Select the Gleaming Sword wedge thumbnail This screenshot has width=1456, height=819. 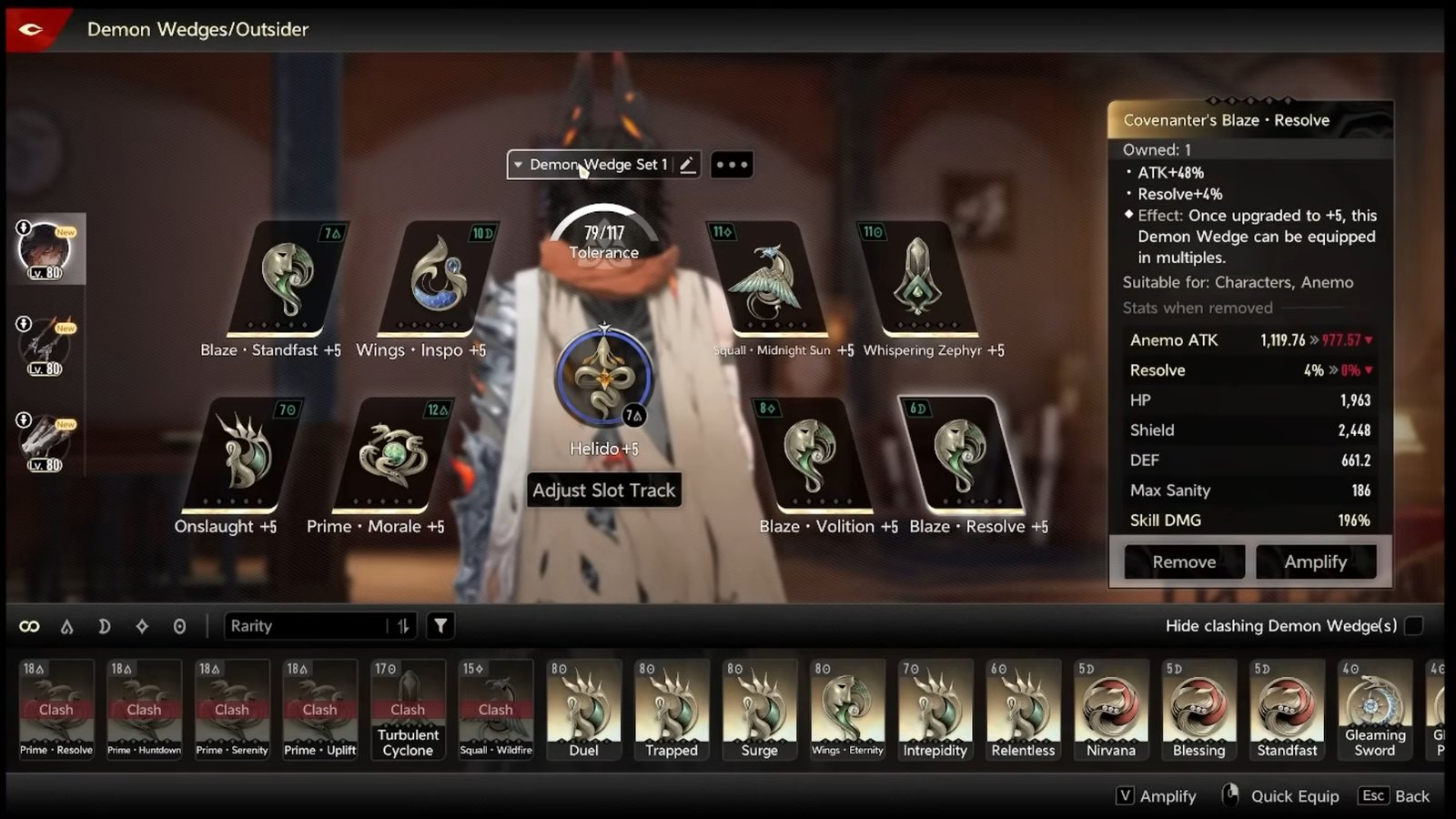pos(1375,710)
